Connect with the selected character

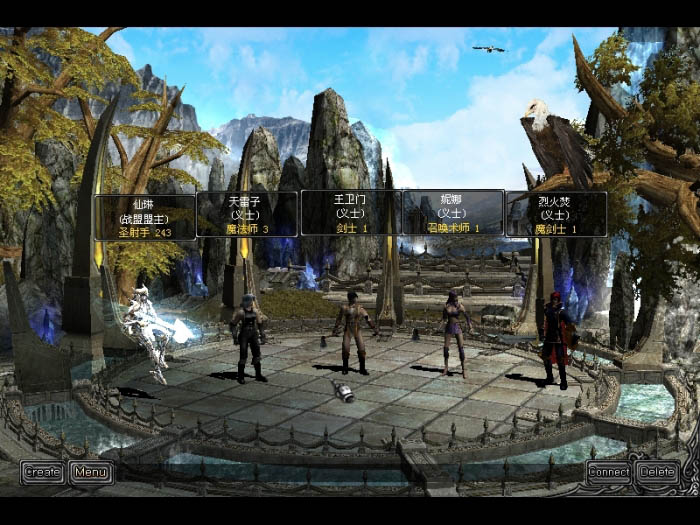[609, 472]
